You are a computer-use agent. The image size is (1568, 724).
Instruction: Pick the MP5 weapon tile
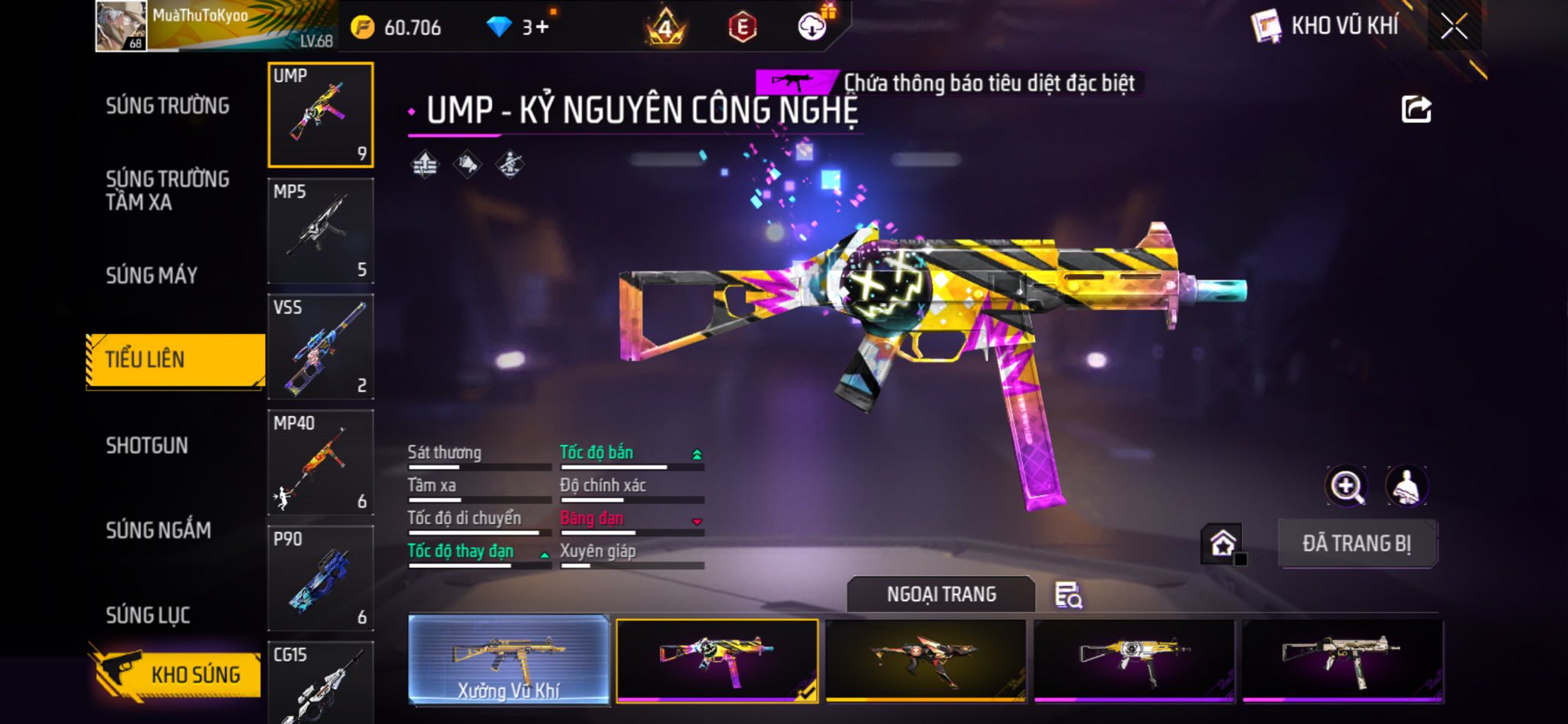click(x=321, y=231)
